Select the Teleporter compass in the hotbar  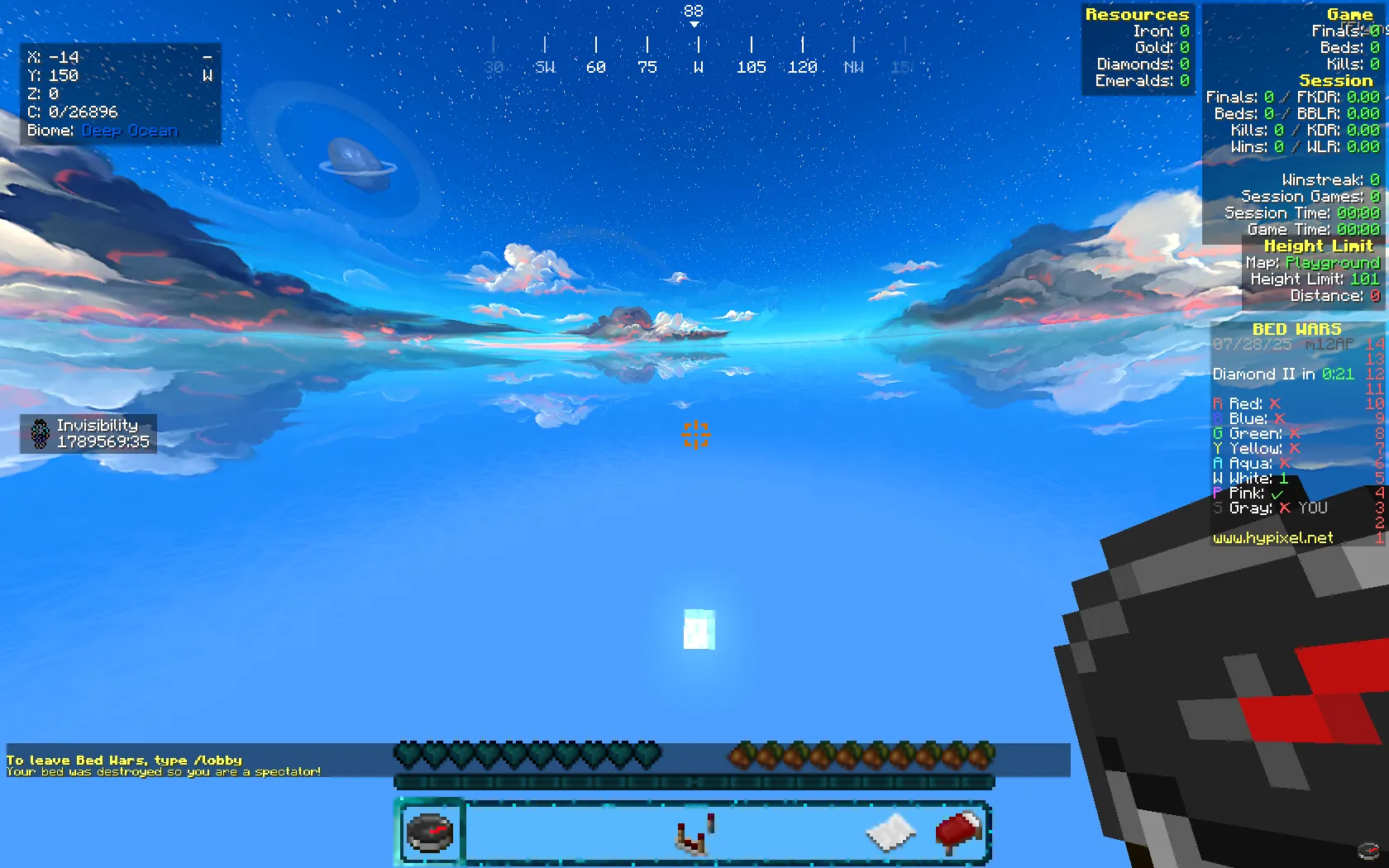pos(430,832)
